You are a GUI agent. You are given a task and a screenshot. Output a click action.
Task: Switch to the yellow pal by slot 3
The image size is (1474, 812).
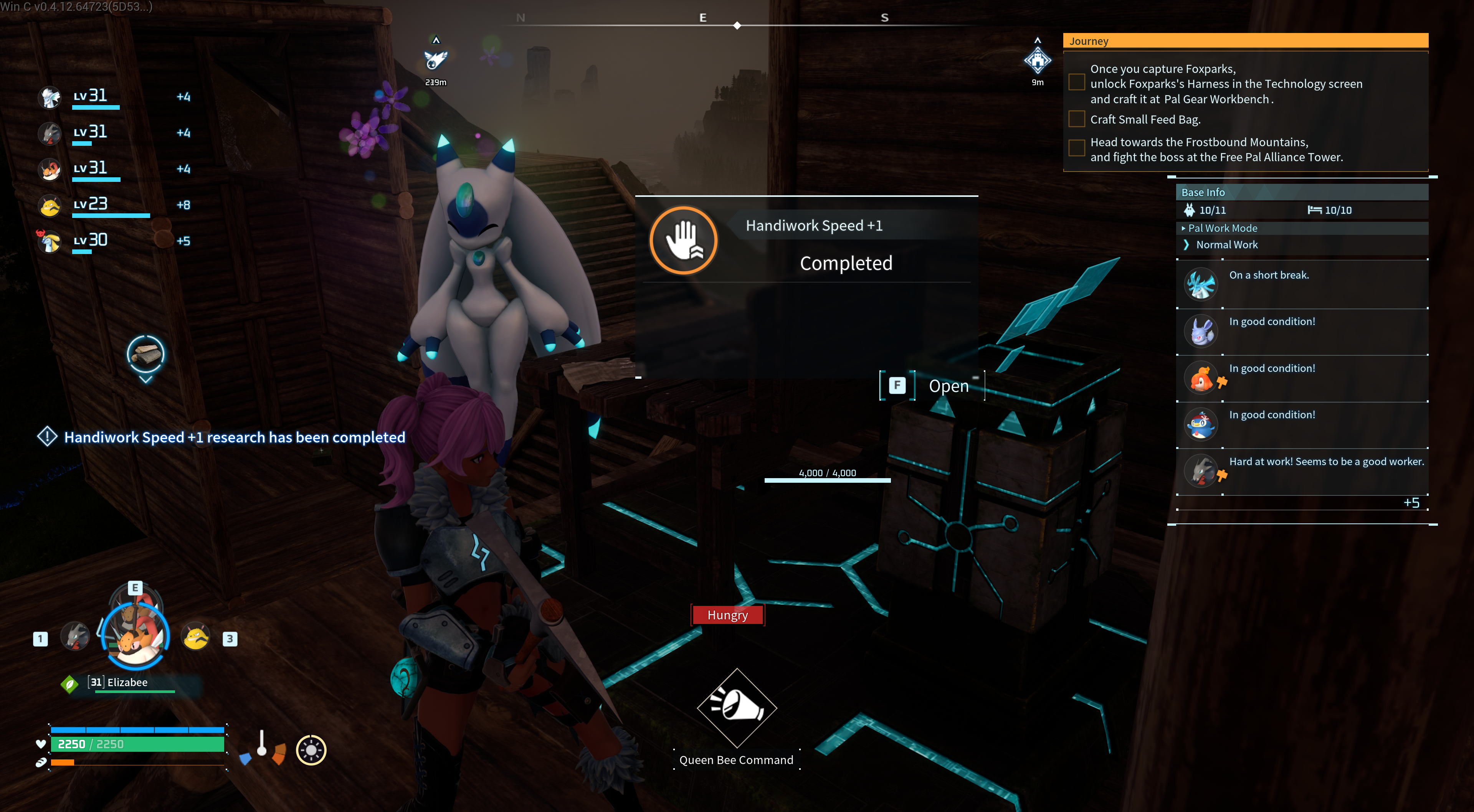pos(196,636)
